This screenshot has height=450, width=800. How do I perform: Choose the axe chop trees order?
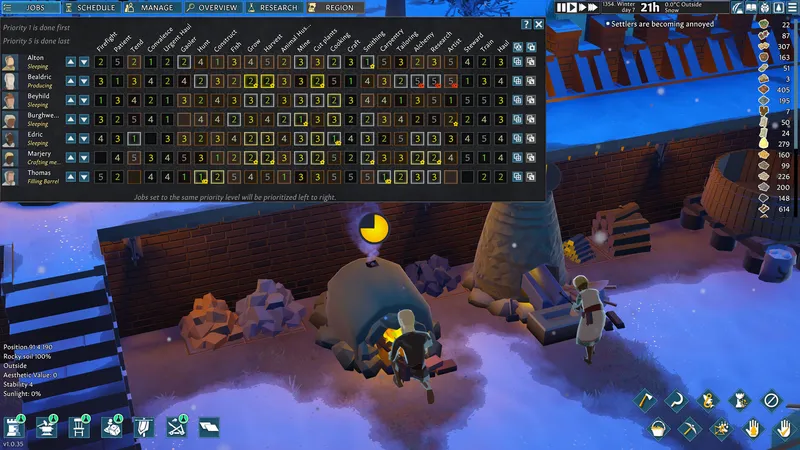[644, 400]
